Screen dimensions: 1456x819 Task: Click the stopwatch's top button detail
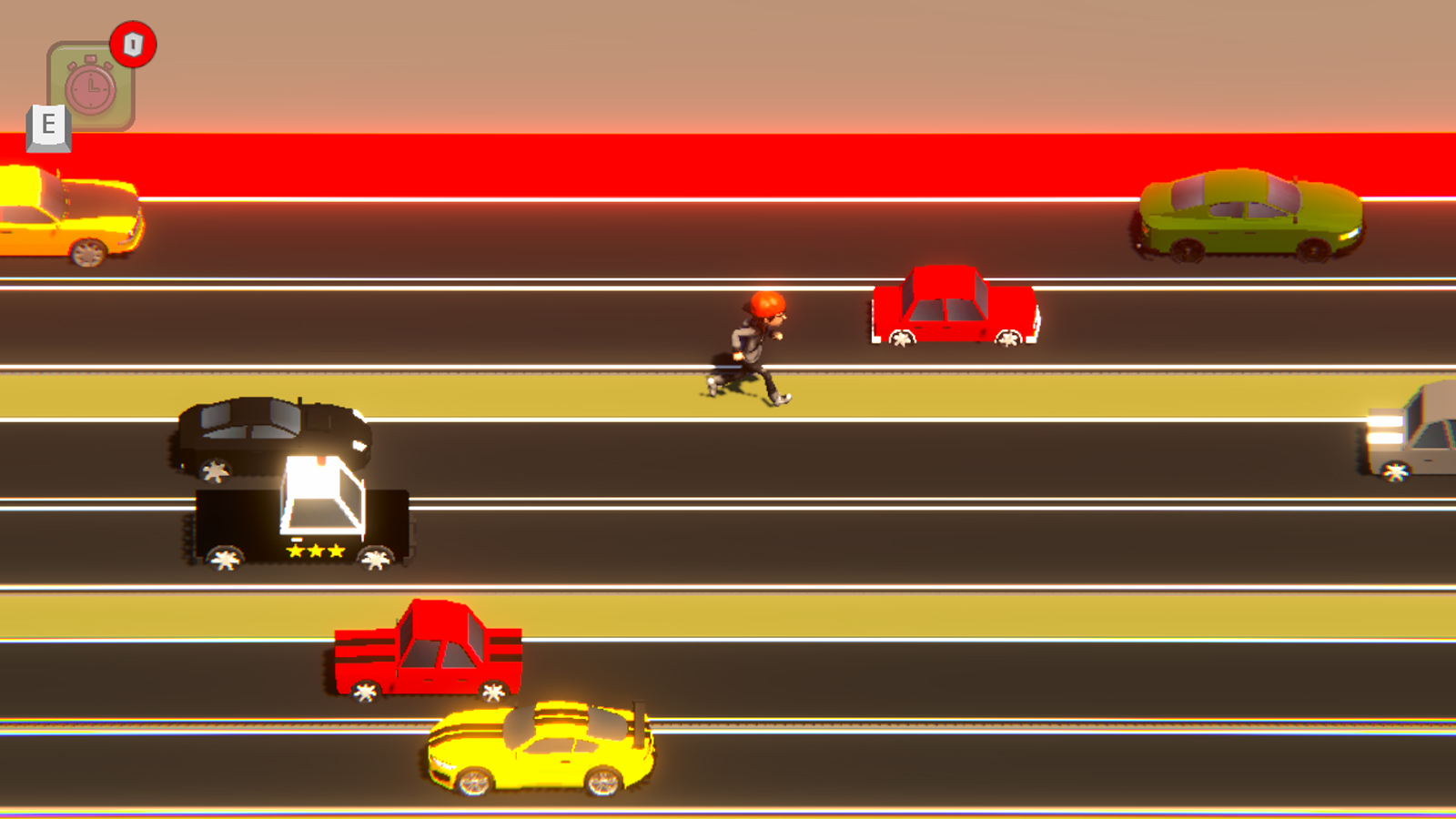89,56
